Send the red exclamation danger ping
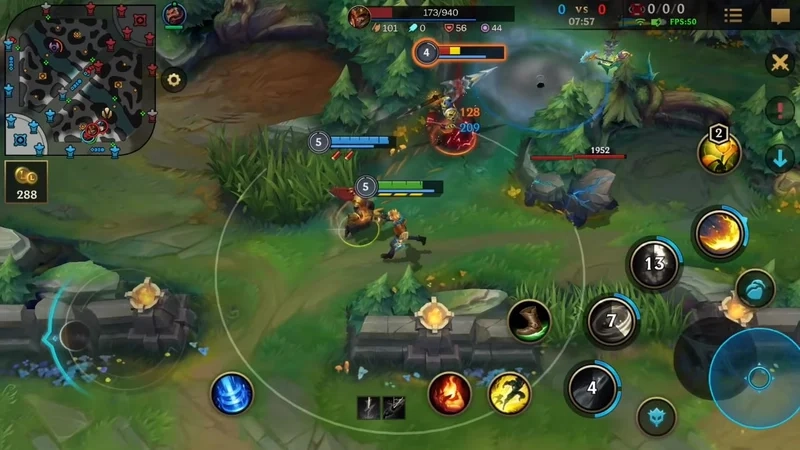800x450 pixels. 779,110
